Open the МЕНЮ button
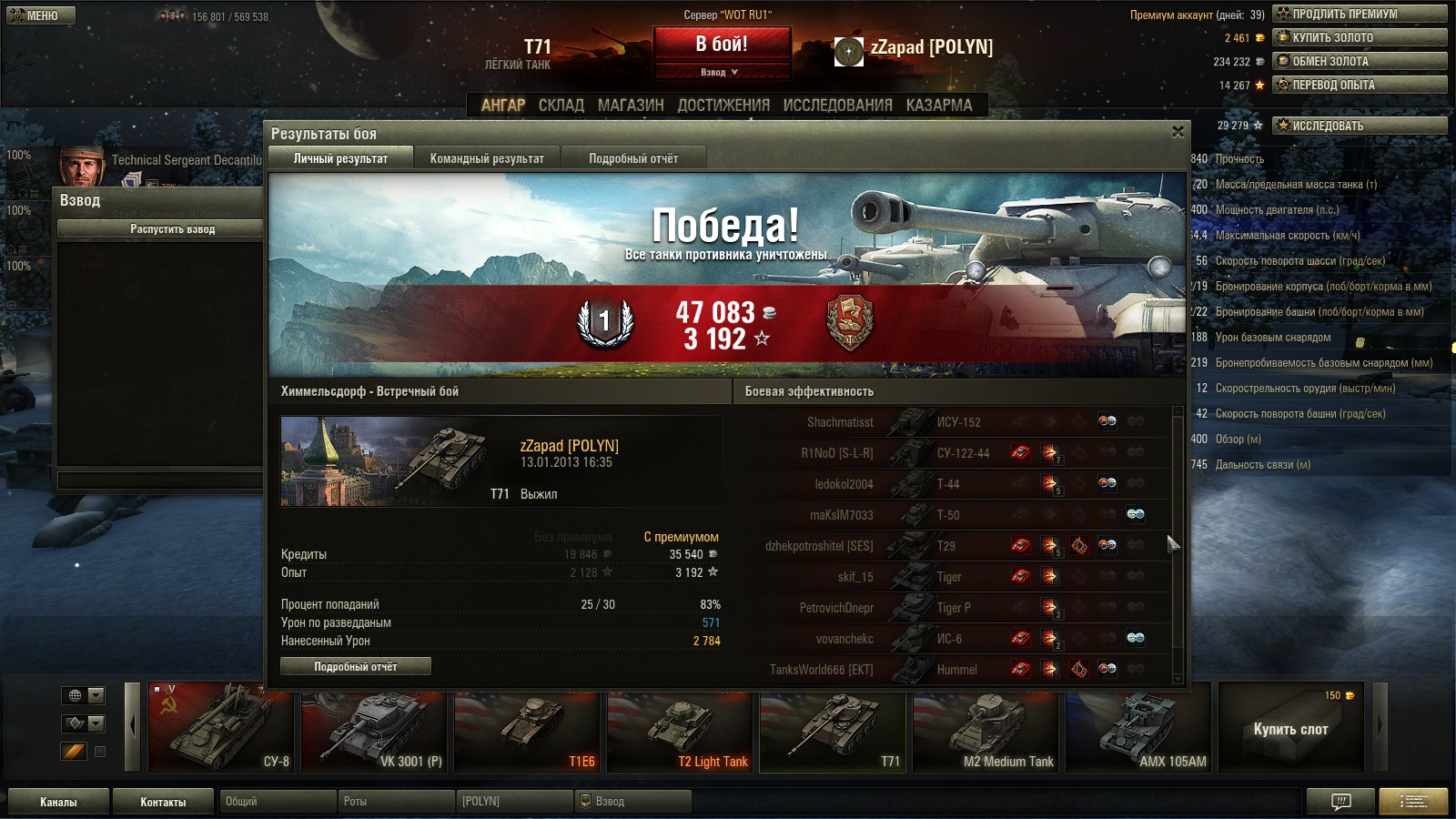Viewport: 1456px width, 819px height. click(41, 15)
